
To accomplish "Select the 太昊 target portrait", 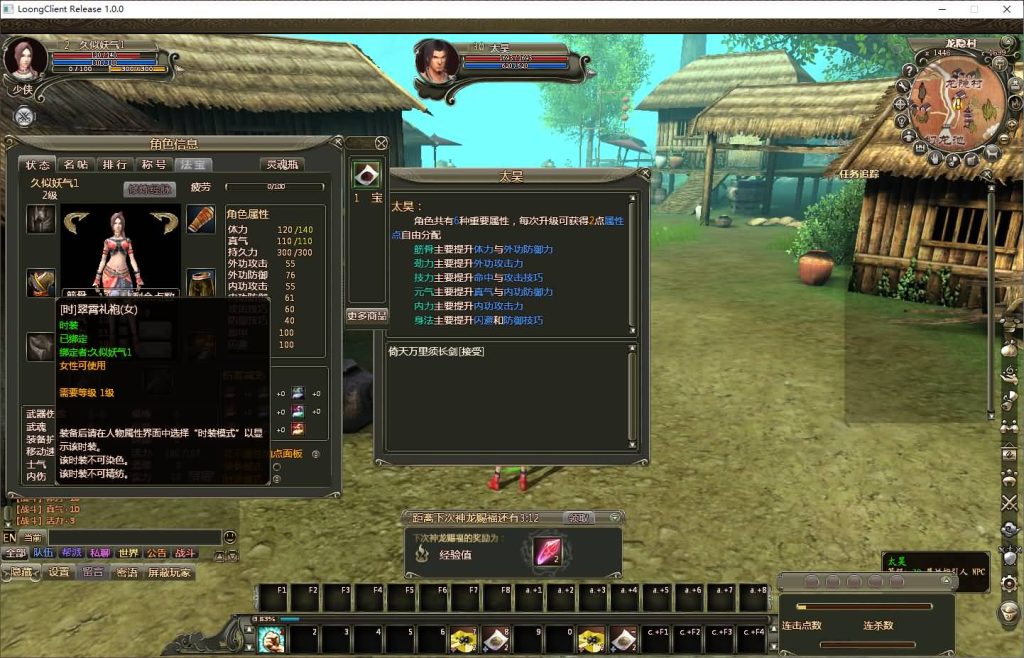I will click(437, 62).
